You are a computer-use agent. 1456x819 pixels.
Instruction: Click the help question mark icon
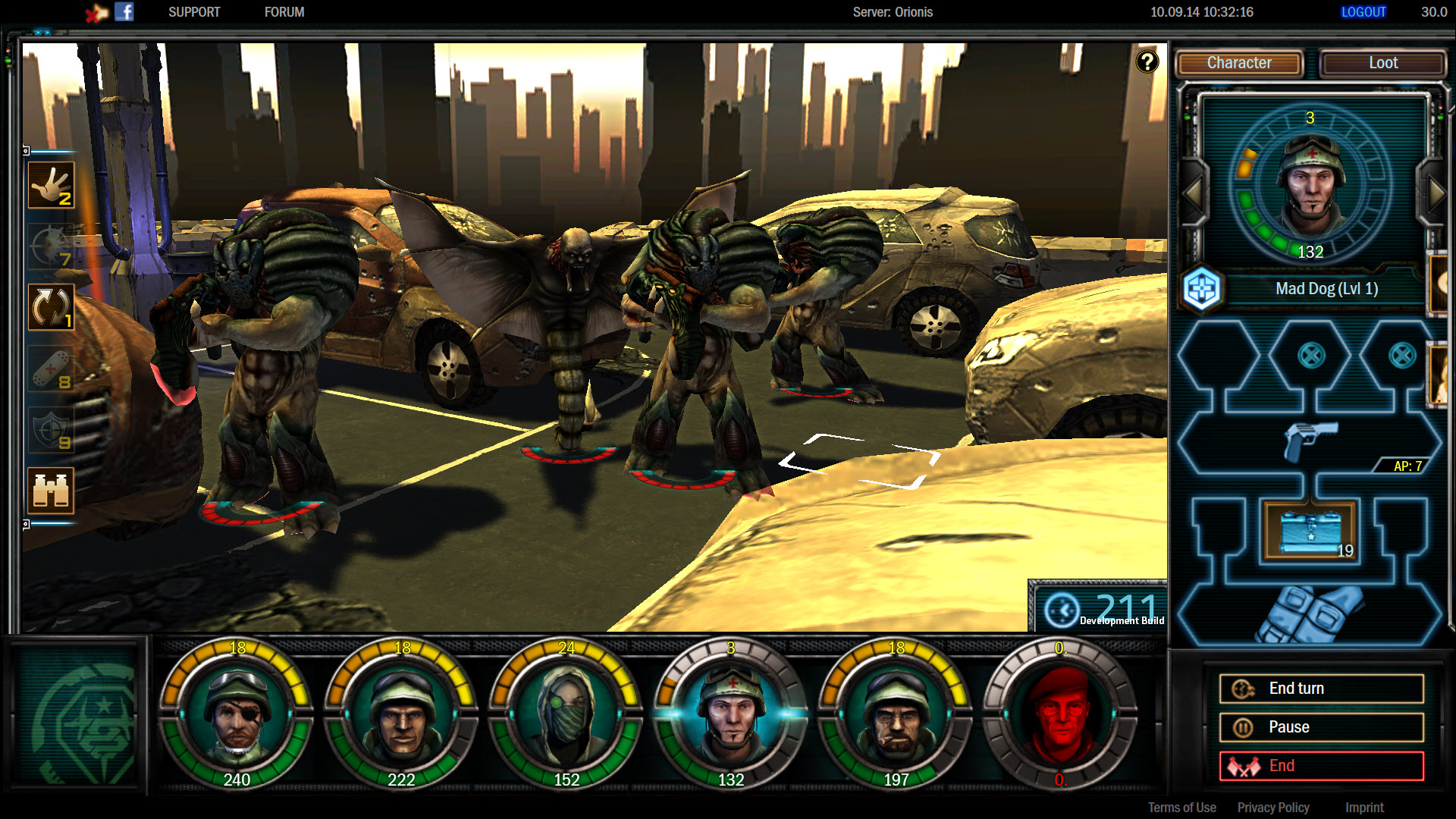(1147, 60)
